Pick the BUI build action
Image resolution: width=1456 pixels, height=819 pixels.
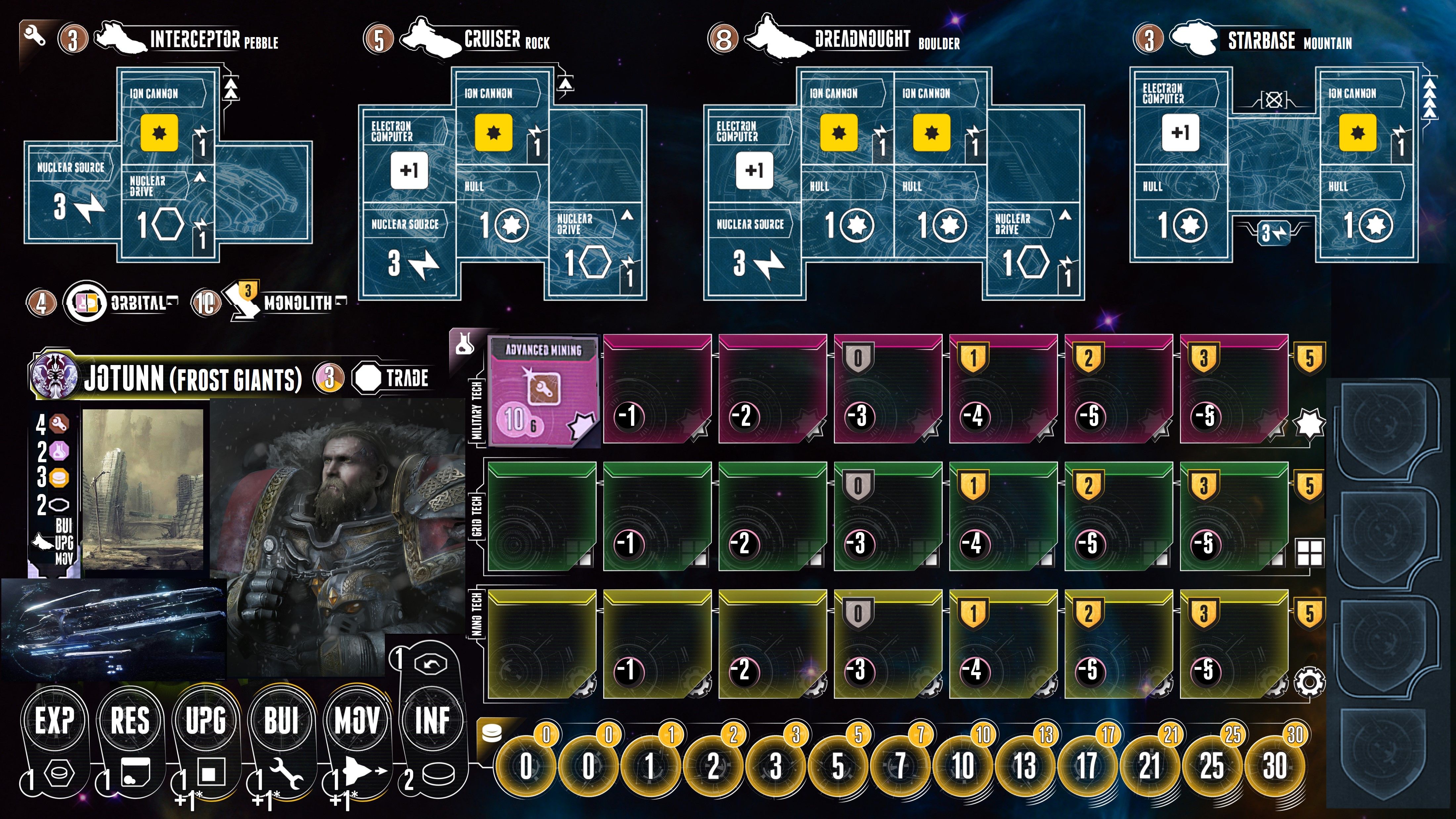pos(281,721)
